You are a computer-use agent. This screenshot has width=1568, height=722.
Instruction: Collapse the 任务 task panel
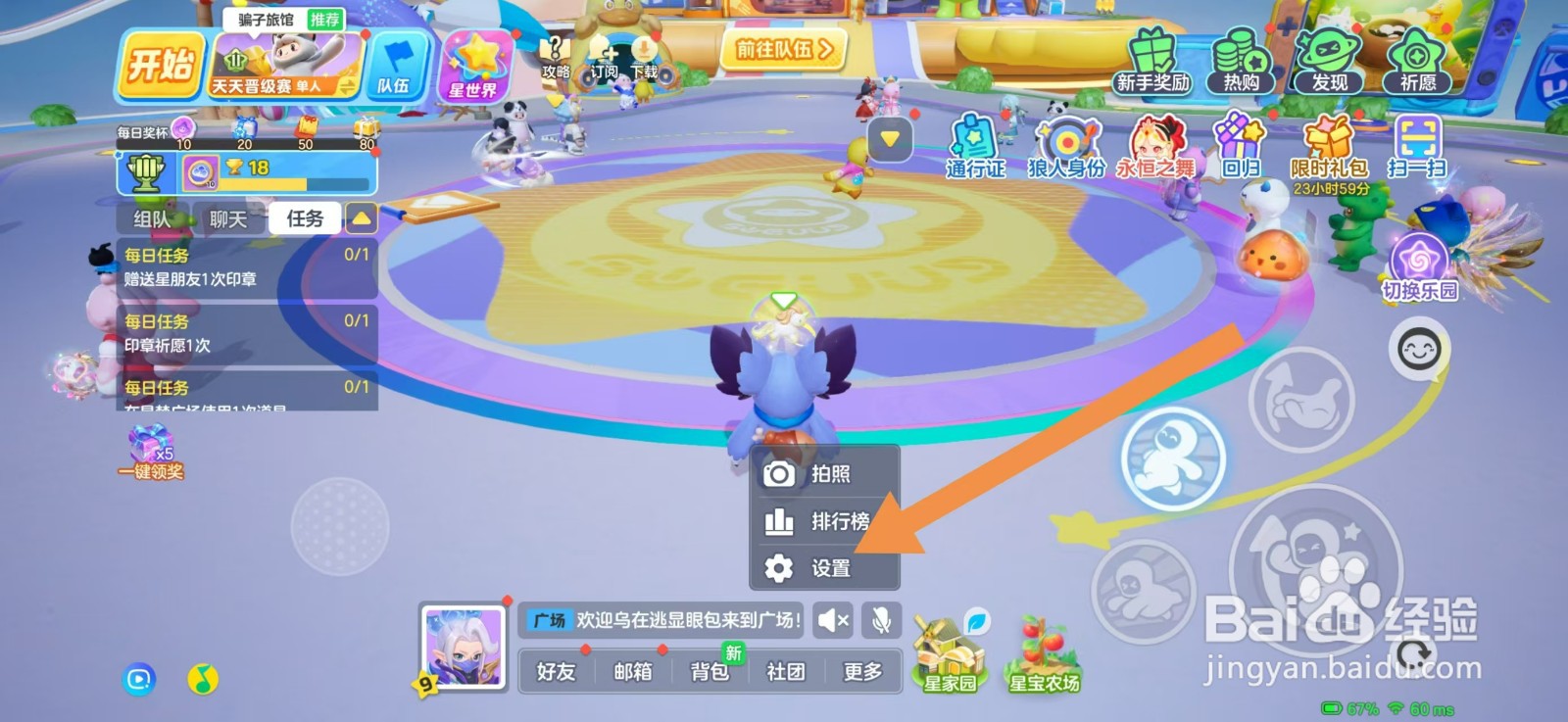362,217
